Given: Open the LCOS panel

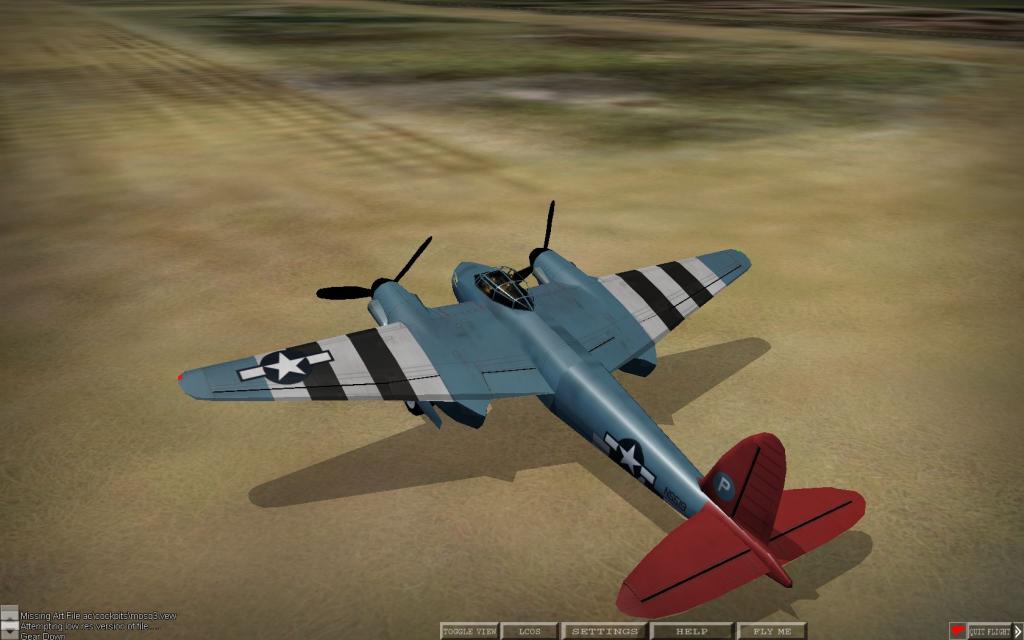Looking at the screenshot, I should click(529, 631).
